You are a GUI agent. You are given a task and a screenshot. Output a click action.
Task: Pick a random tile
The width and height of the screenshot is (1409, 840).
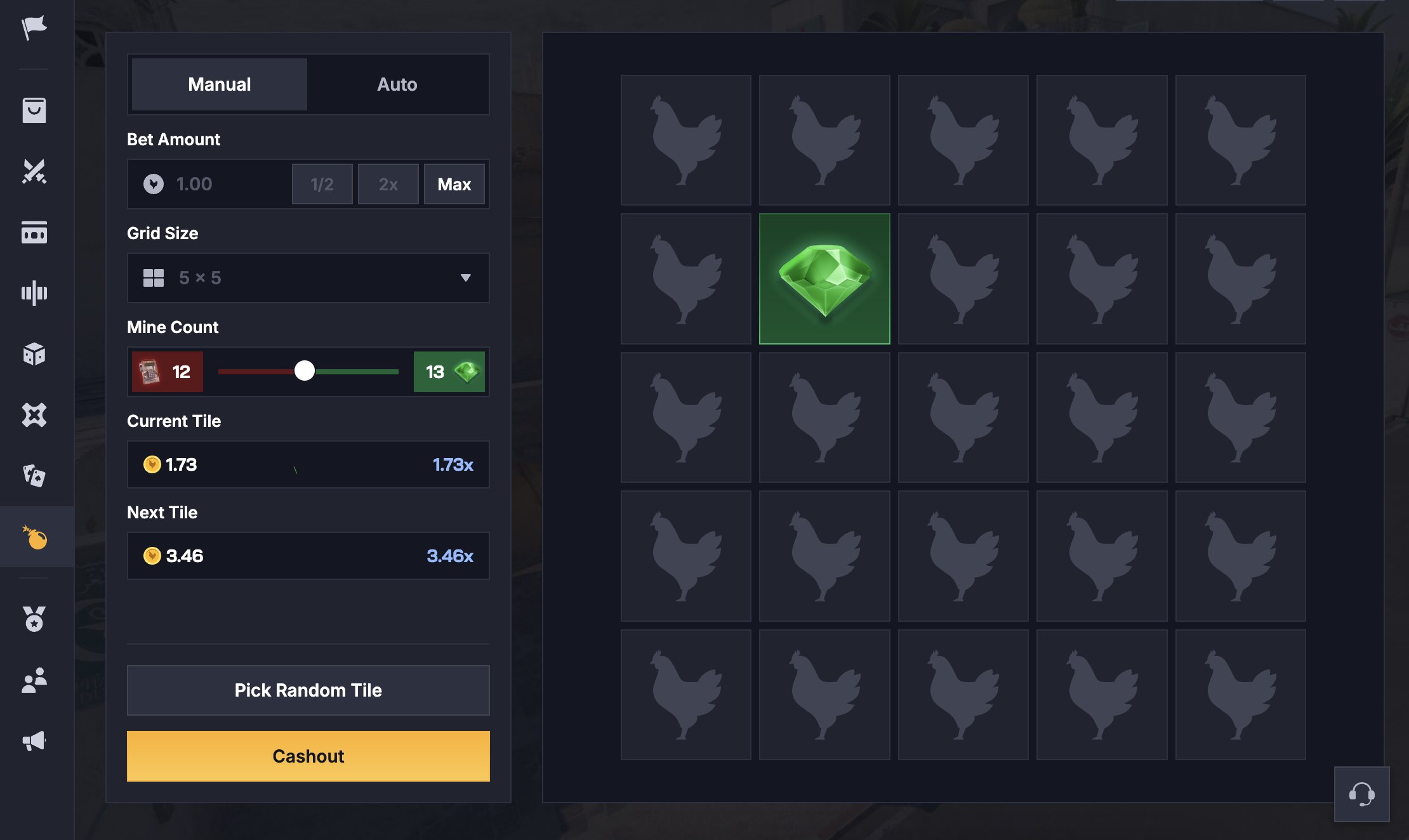point(308,690)
